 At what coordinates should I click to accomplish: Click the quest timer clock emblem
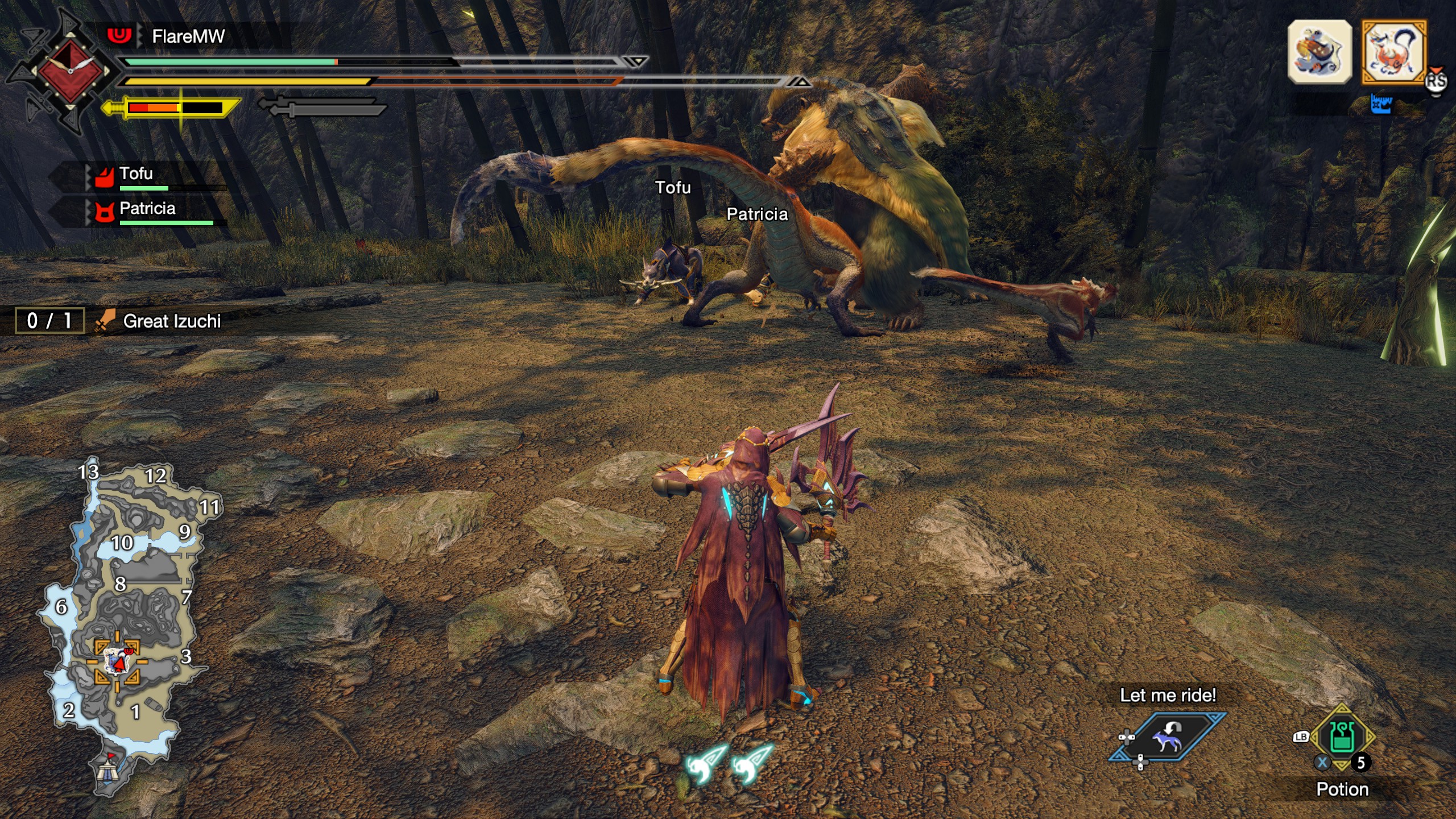coord(71,71)
